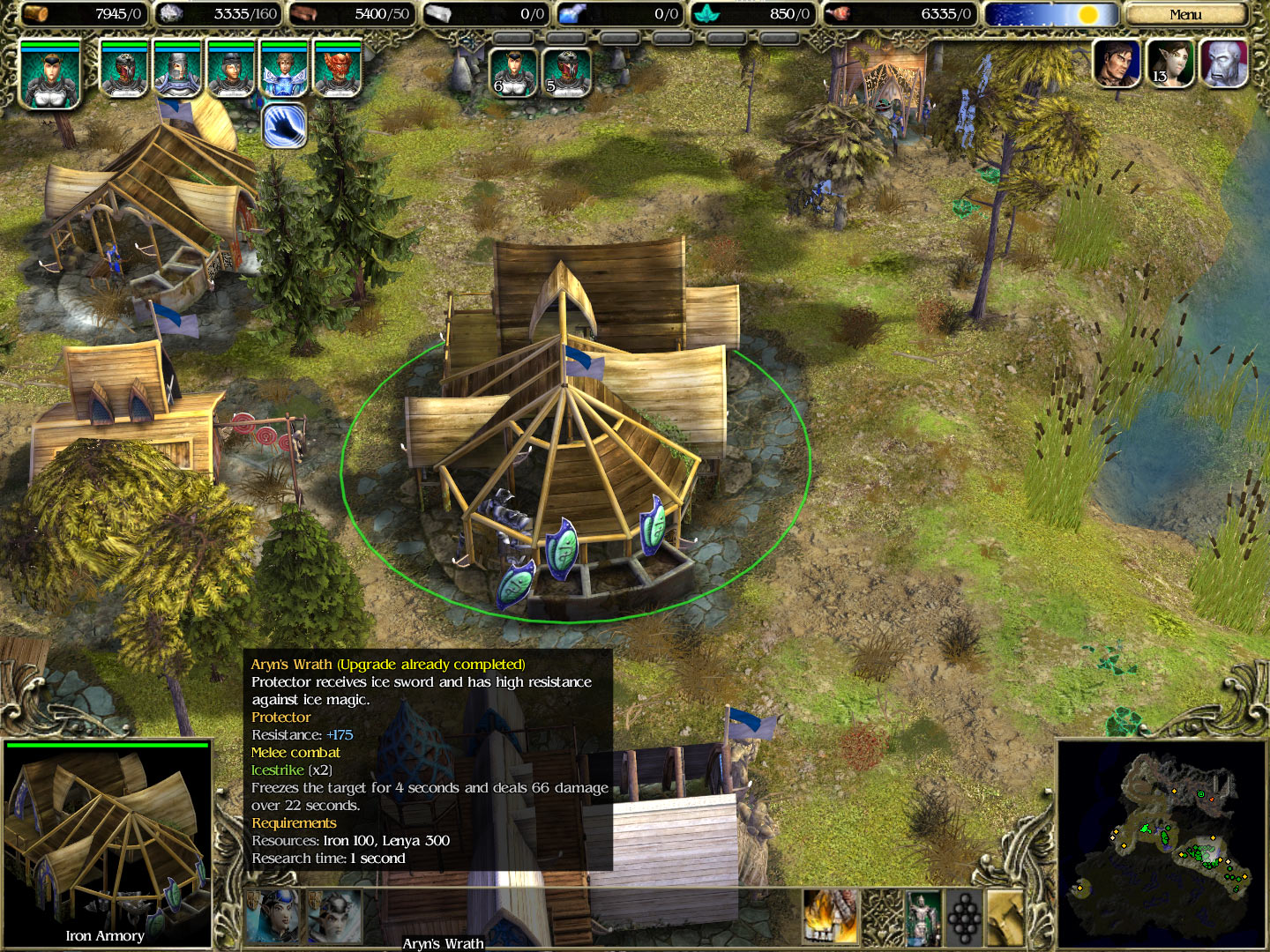Viewport: 1270px width, 952px height.
Task: Select the hero with closed steel helmet
Action: [x=177, y=71]
